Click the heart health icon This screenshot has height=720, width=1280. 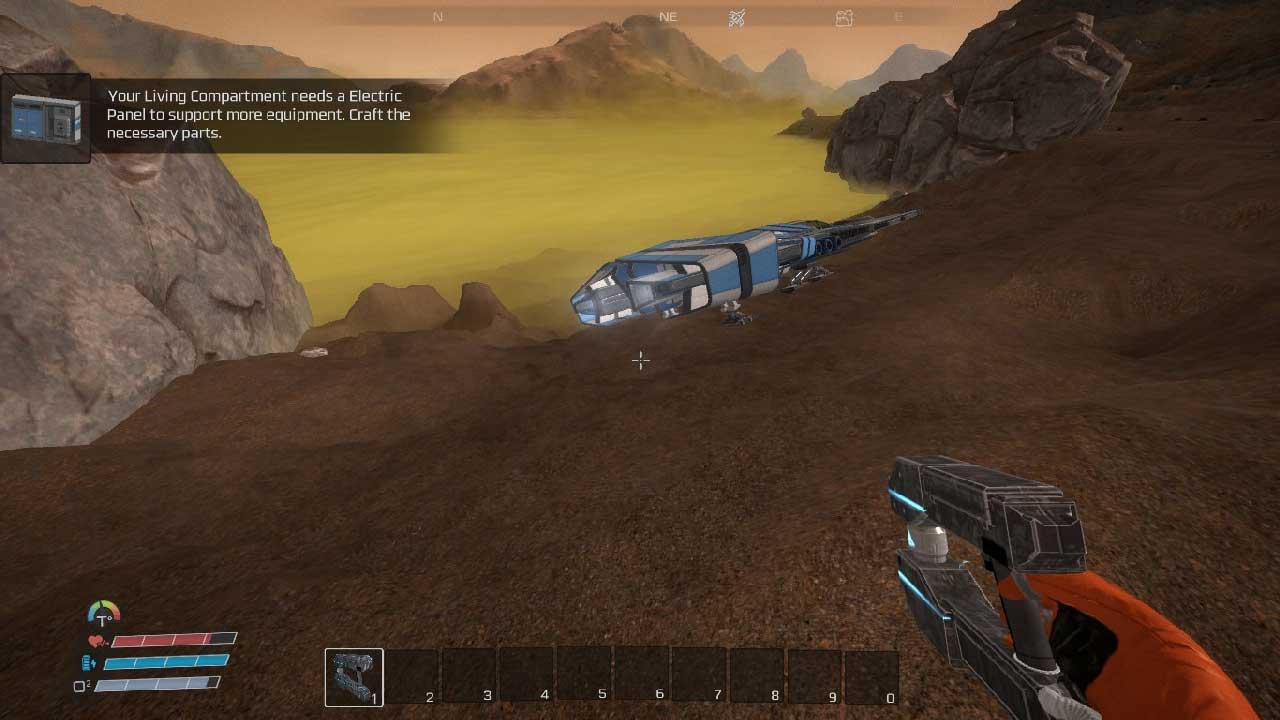[97, 641]
